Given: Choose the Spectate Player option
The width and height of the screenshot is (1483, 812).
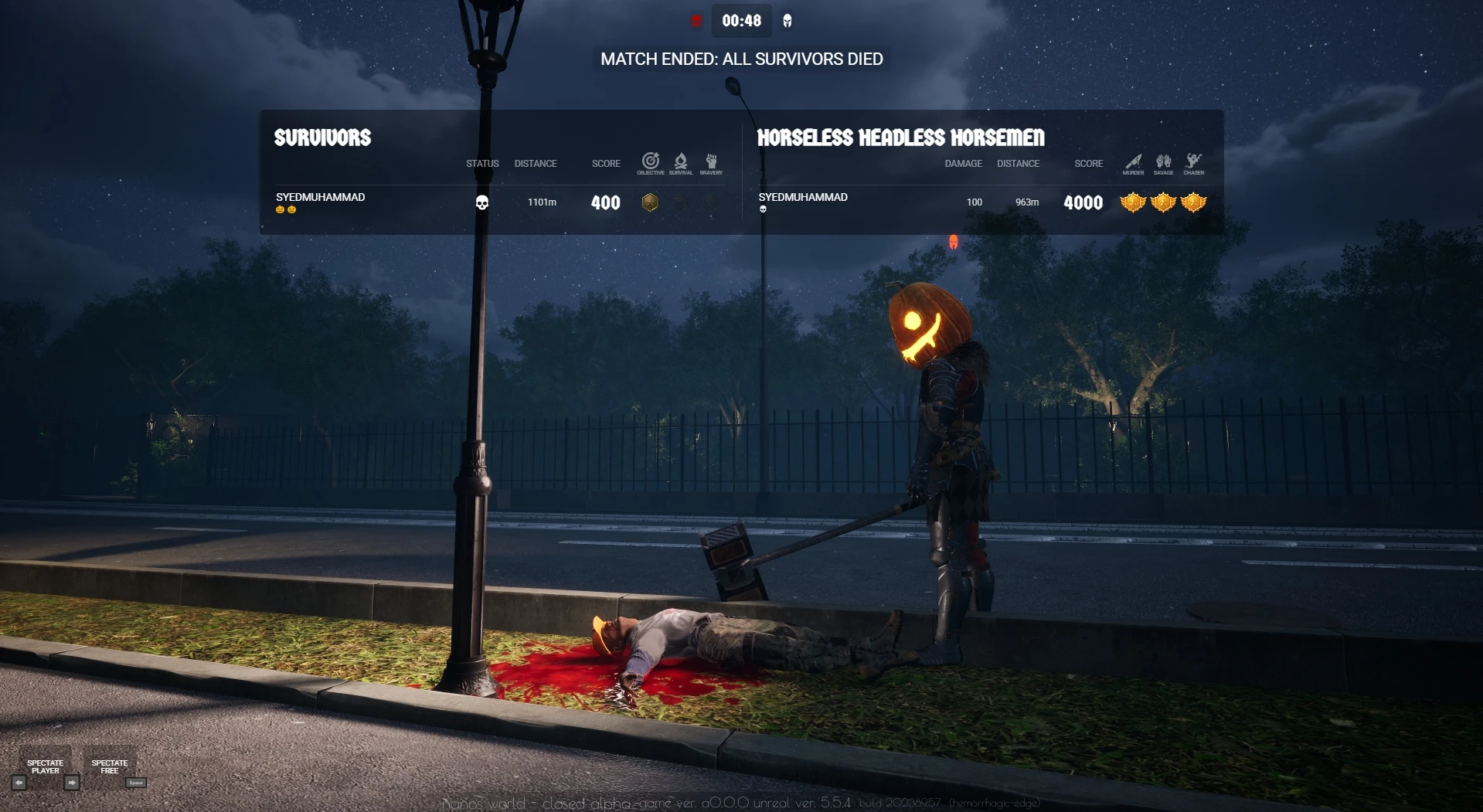Looking at the screenshot, I should (x=46, y=766).
